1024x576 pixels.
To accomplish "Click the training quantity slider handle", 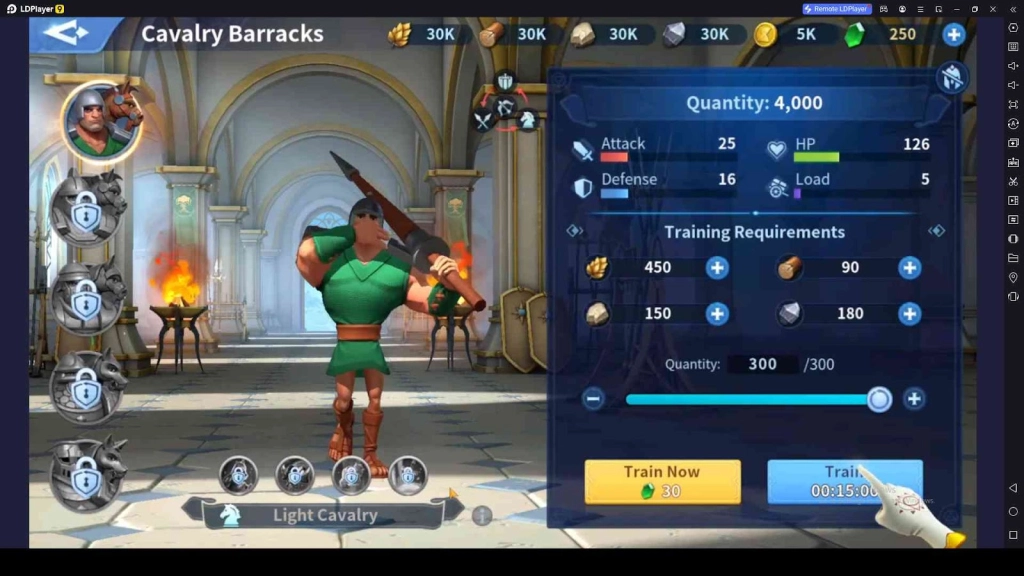I will tap(879, 399).
